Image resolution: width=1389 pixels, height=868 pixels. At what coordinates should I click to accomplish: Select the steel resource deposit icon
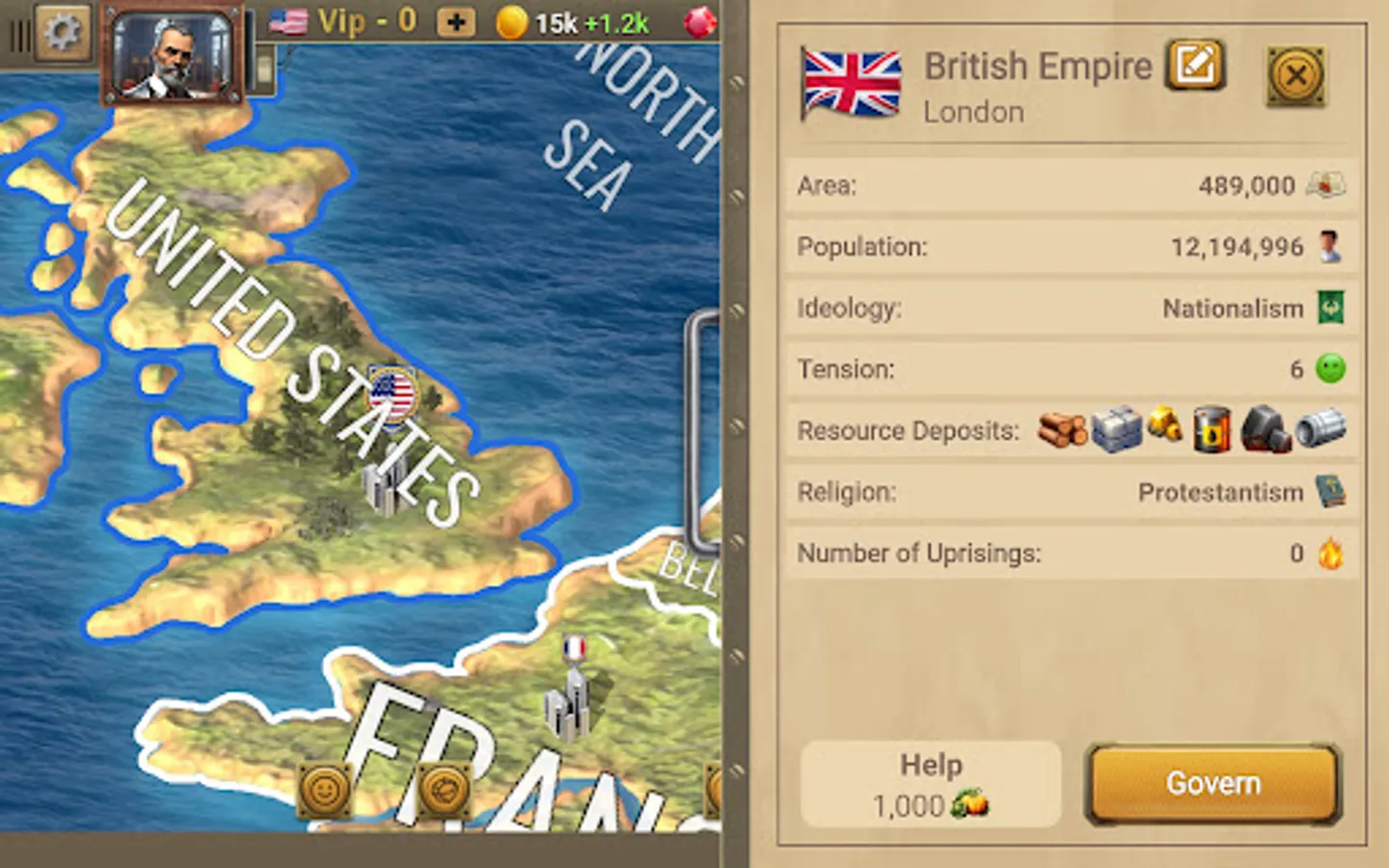click(1322, 429)
